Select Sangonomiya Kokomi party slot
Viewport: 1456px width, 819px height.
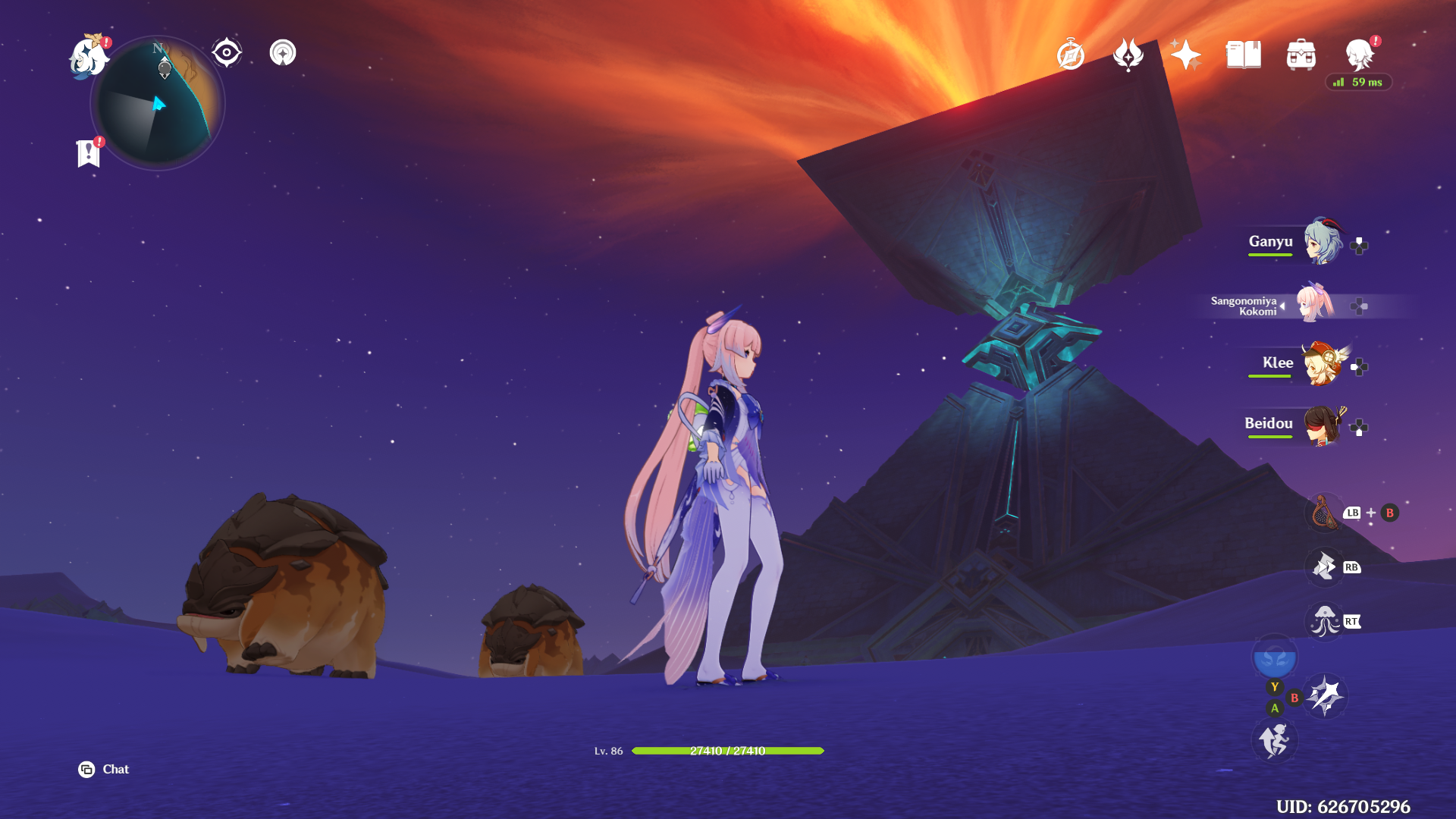(1315, 303)
